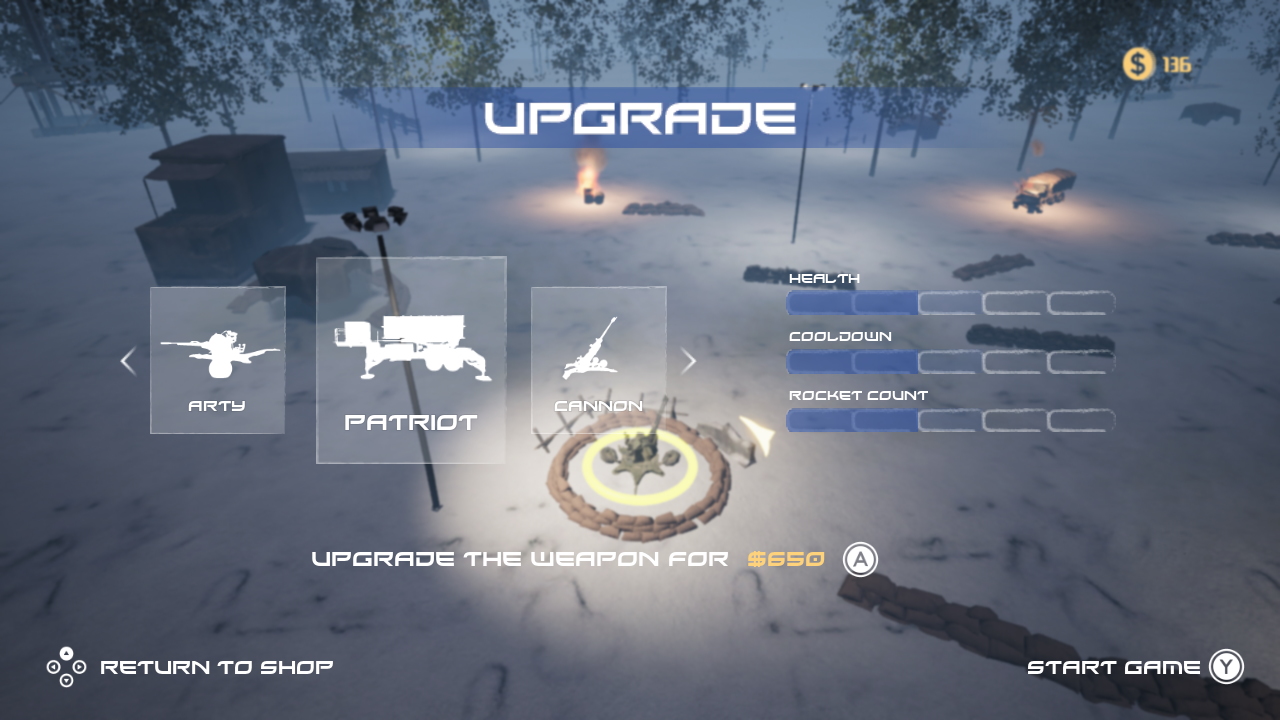Select Return to Shop
This screenshot has width=1280, height=720.
coord(215,666)
